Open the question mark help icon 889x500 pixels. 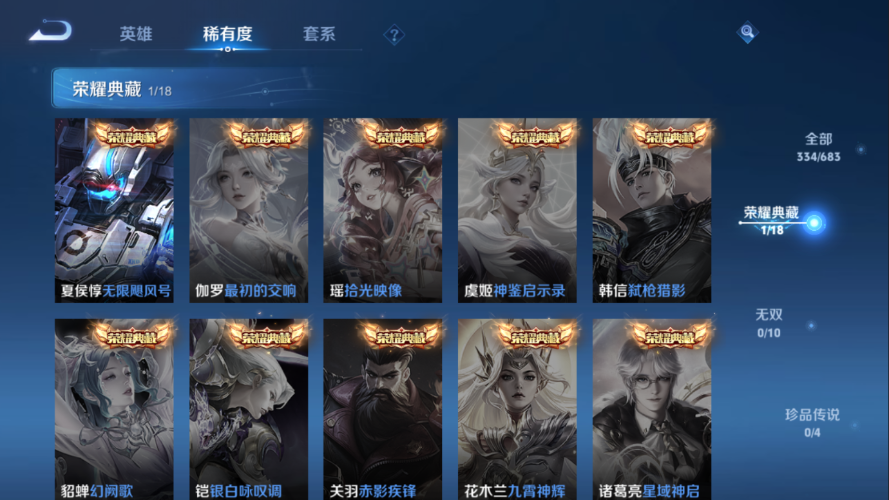[x=395, y=35]
